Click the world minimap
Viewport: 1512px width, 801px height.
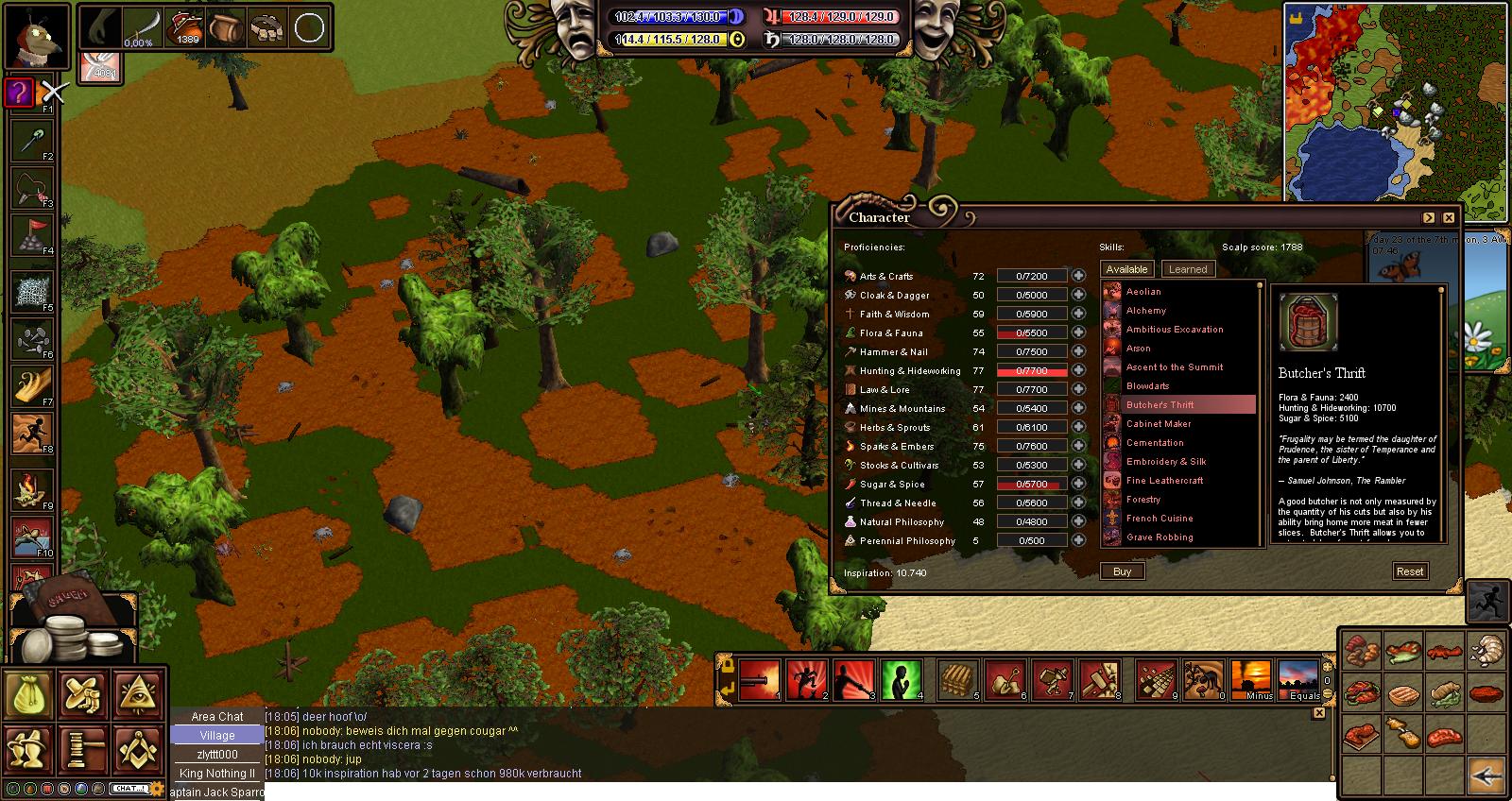1395,99
